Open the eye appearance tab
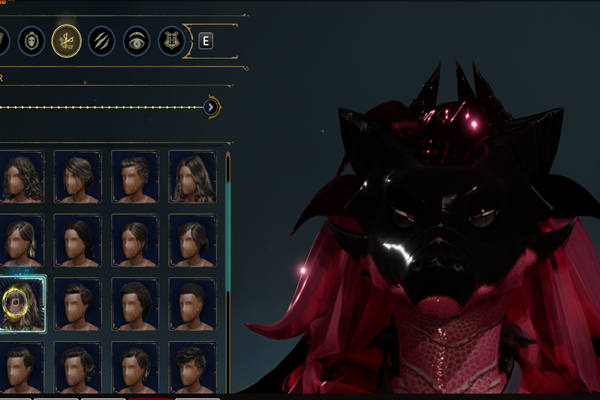Image resolution: width=600 pixels, height=400 pixels. (137, 42)
